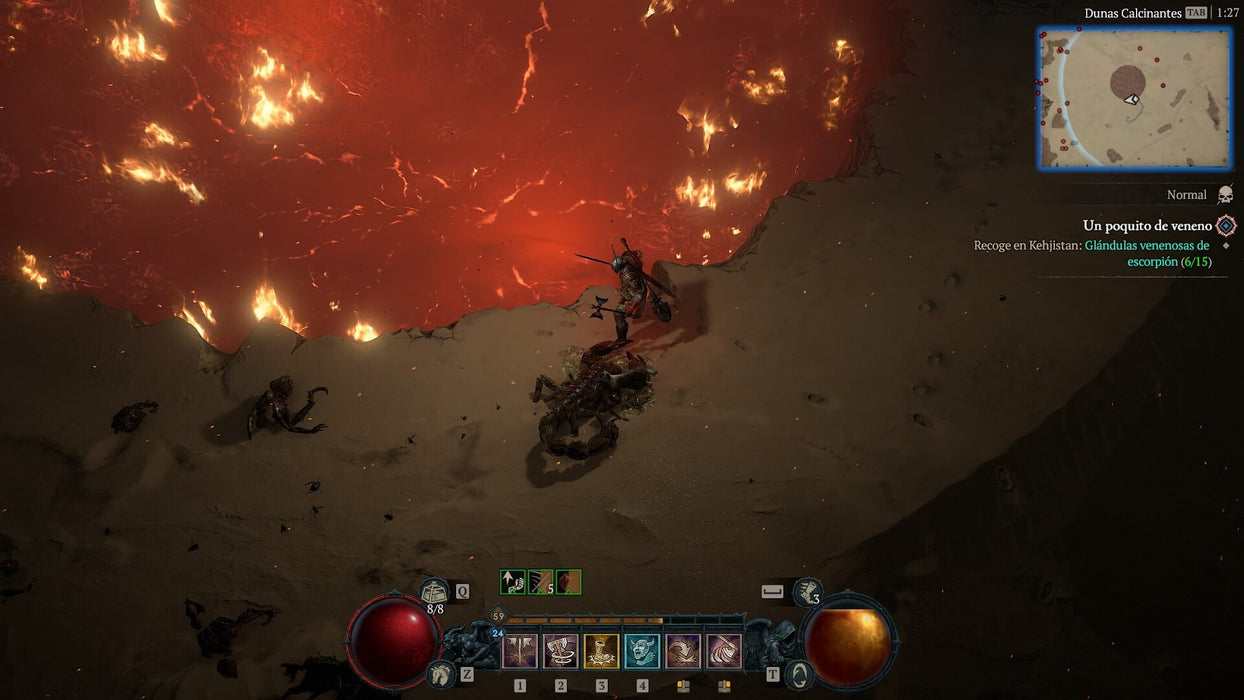Activate the crossed-weapons skill in slot 1
Image resolution: width=1244 pixels, height=700 pixels.
pos(520,651)
